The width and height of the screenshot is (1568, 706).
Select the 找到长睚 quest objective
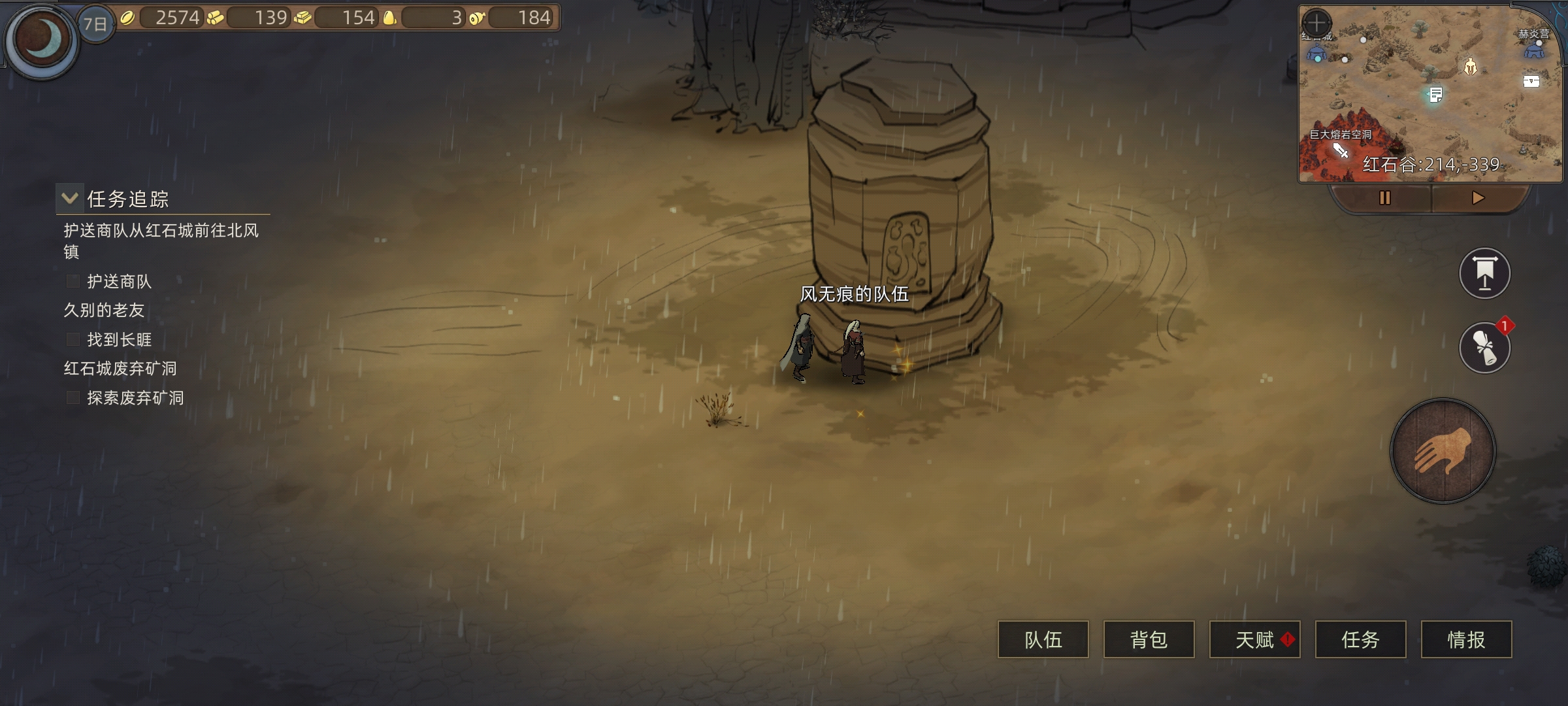pos(119,340)
